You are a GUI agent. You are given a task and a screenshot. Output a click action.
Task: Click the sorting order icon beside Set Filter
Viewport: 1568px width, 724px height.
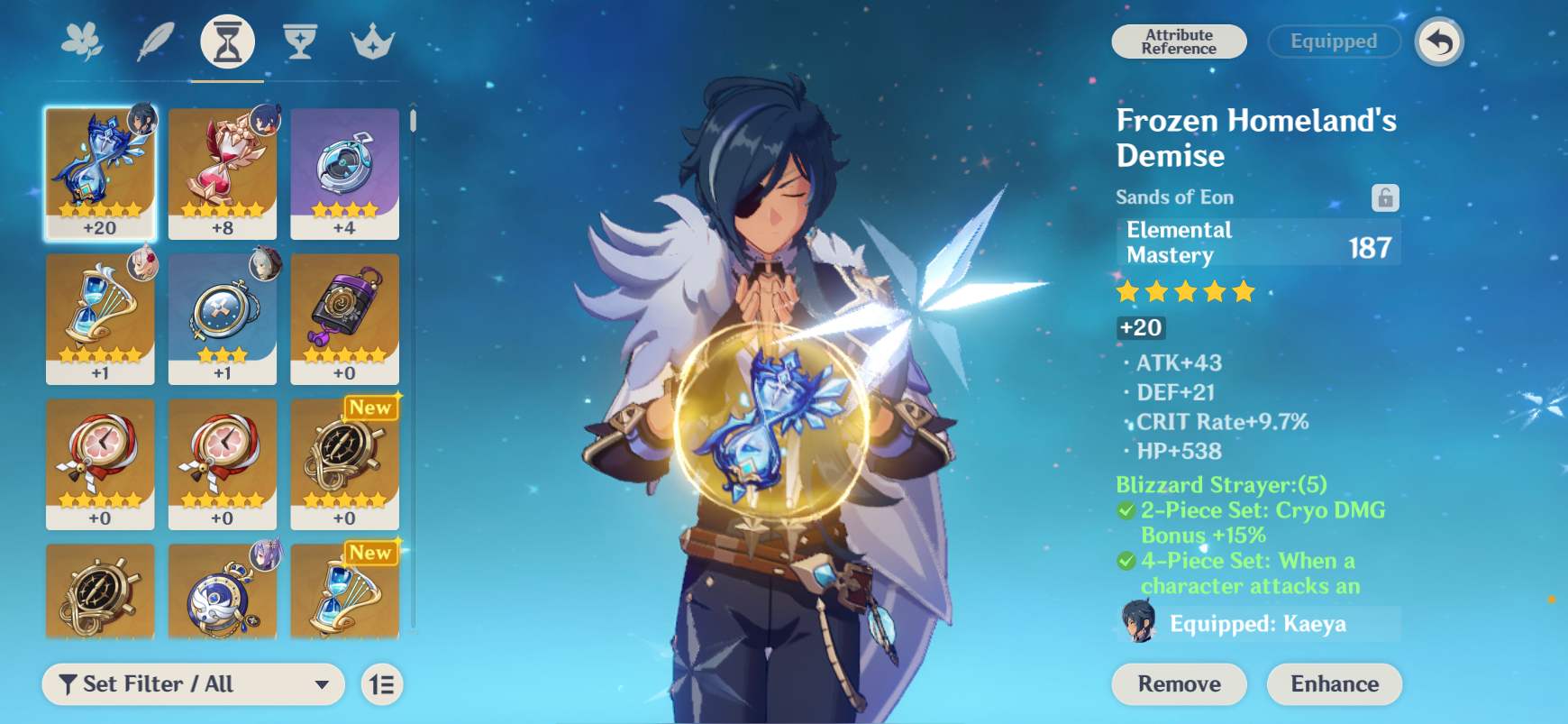click(x=380, y=683)
